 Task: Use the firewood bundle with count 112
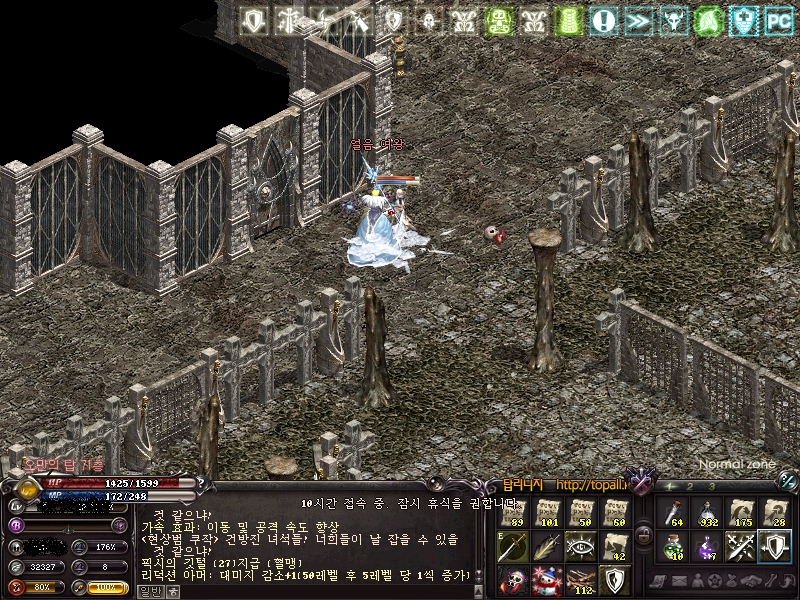tap(580, 579)
